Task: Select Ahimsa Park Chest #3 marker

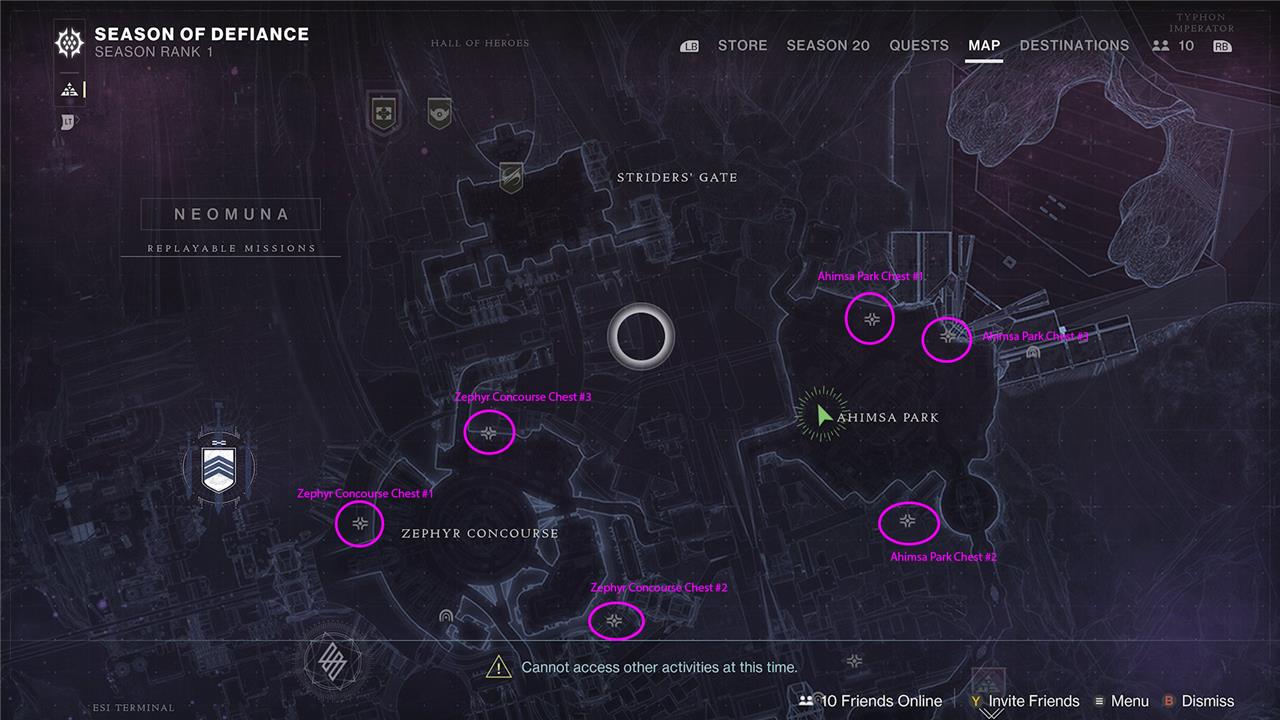Action: 947,337
